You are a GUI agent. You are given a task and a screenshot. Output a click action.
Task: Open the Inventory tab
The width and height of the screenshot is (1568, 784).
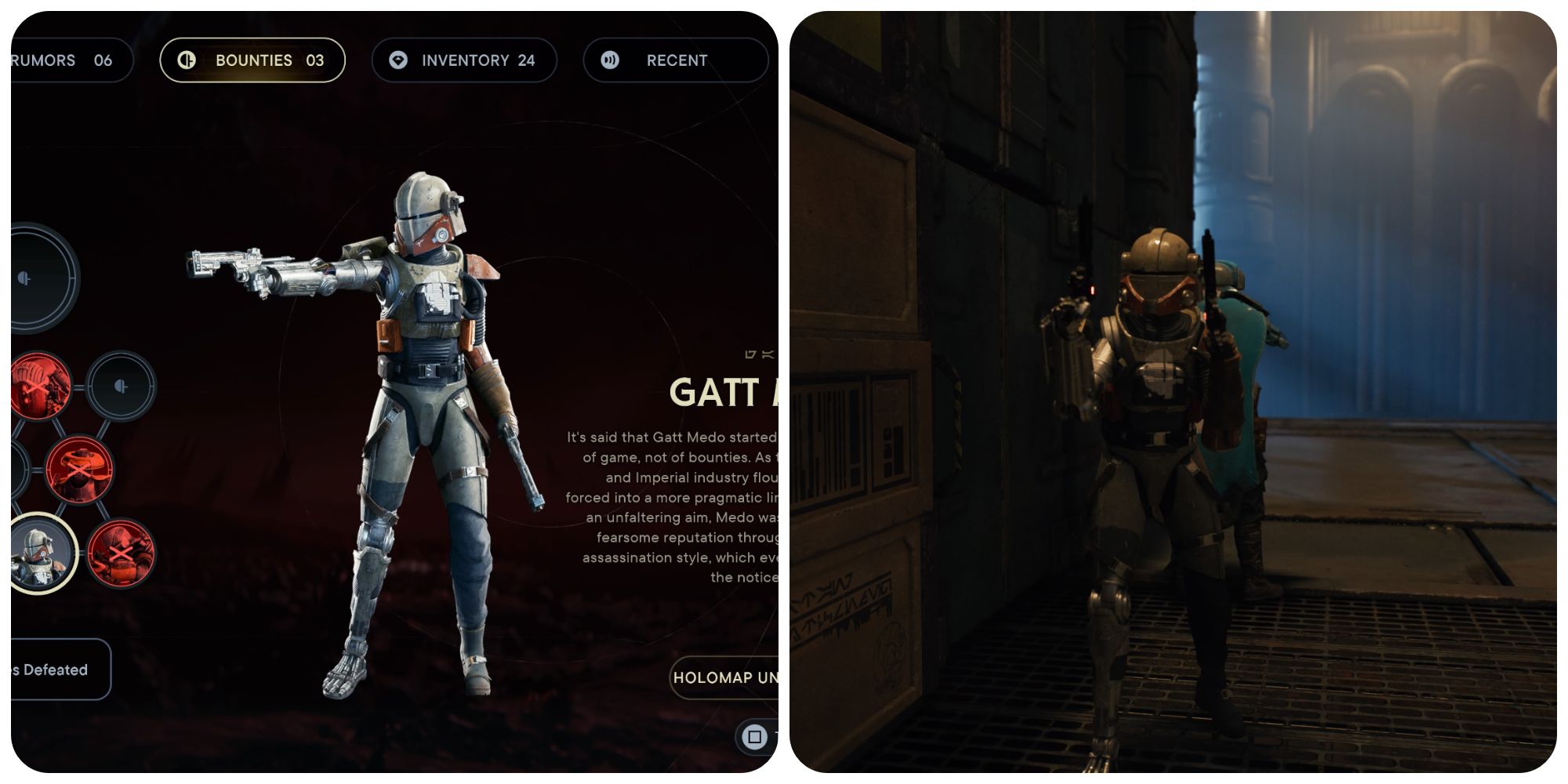pos(464,60)
